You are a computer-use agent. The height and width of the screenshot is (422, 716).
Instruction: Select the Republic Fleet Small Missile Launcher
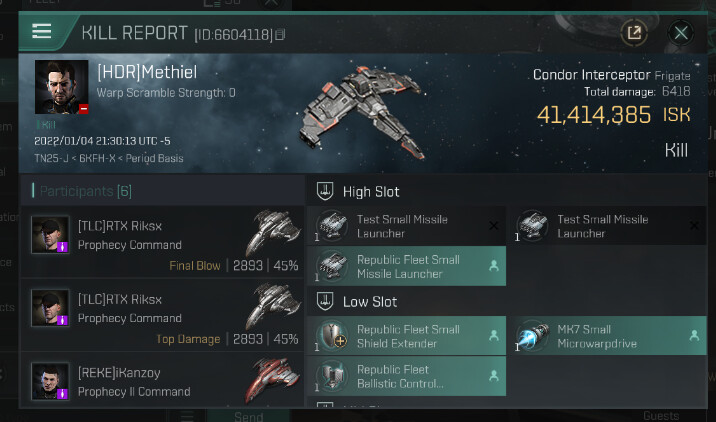click(x=410, y=266)
